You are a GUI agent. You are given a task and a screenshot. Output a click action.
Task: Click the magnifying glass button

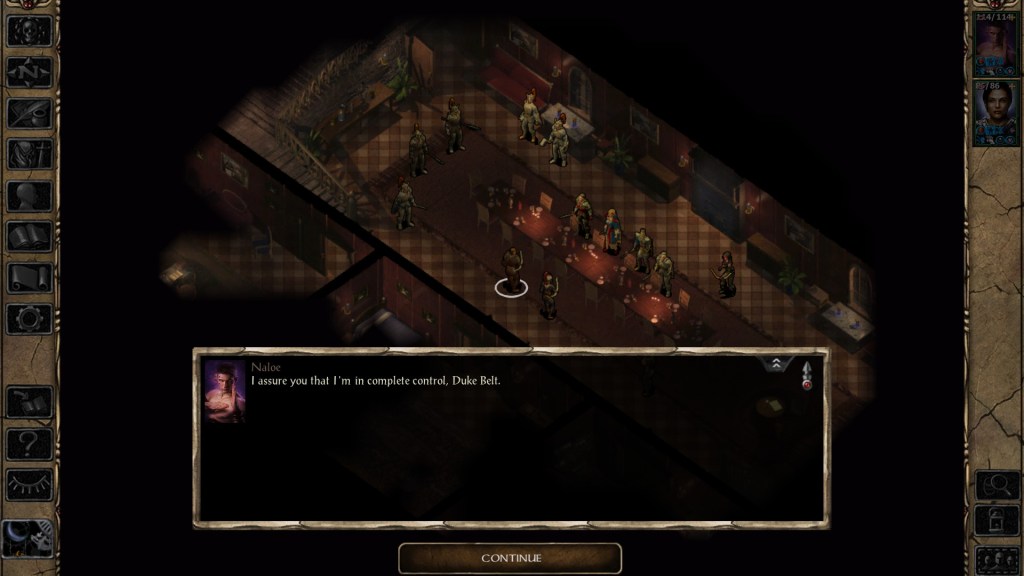pyautogui.click(x=995, y=485)
